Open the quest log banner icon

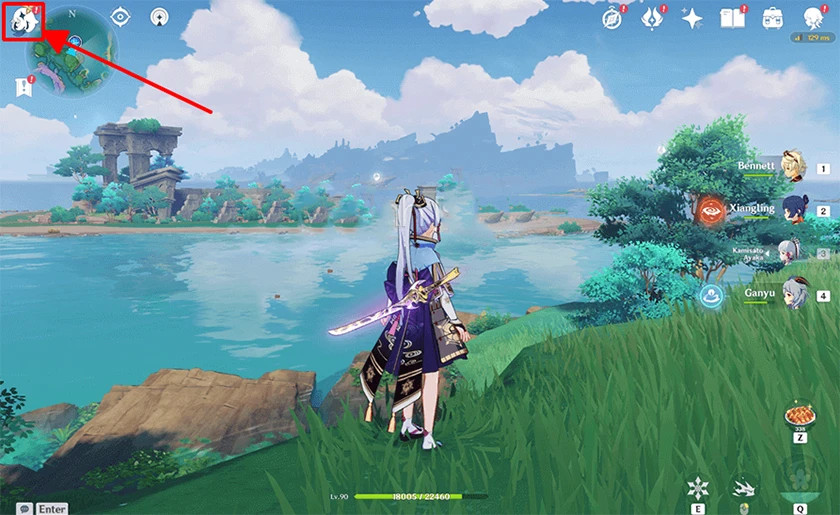pos(23,87)
